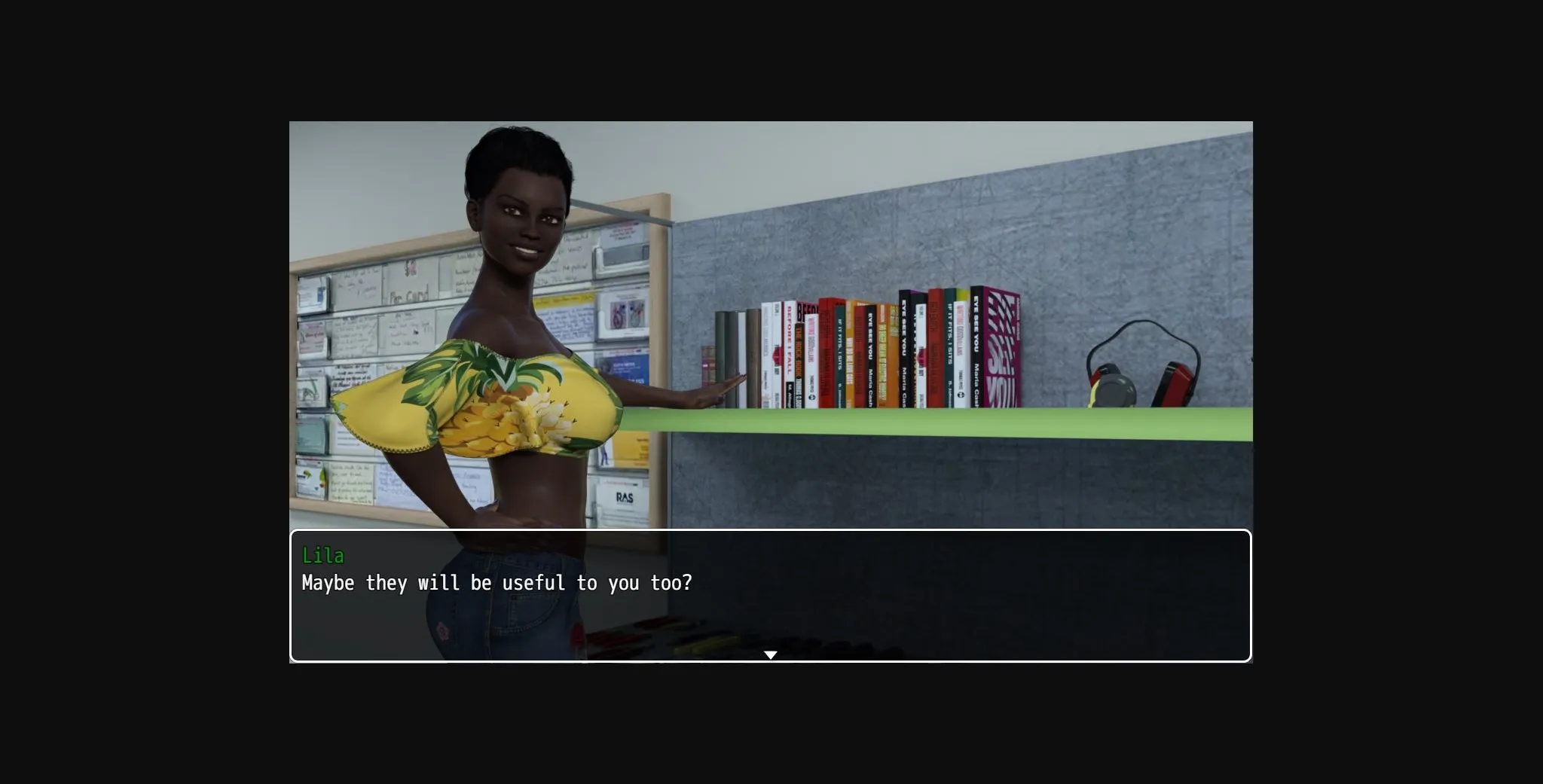Select the magenta book at the shelf end
The width and height of the screenshot is (1543, 784).
[x=1002, y=346]
